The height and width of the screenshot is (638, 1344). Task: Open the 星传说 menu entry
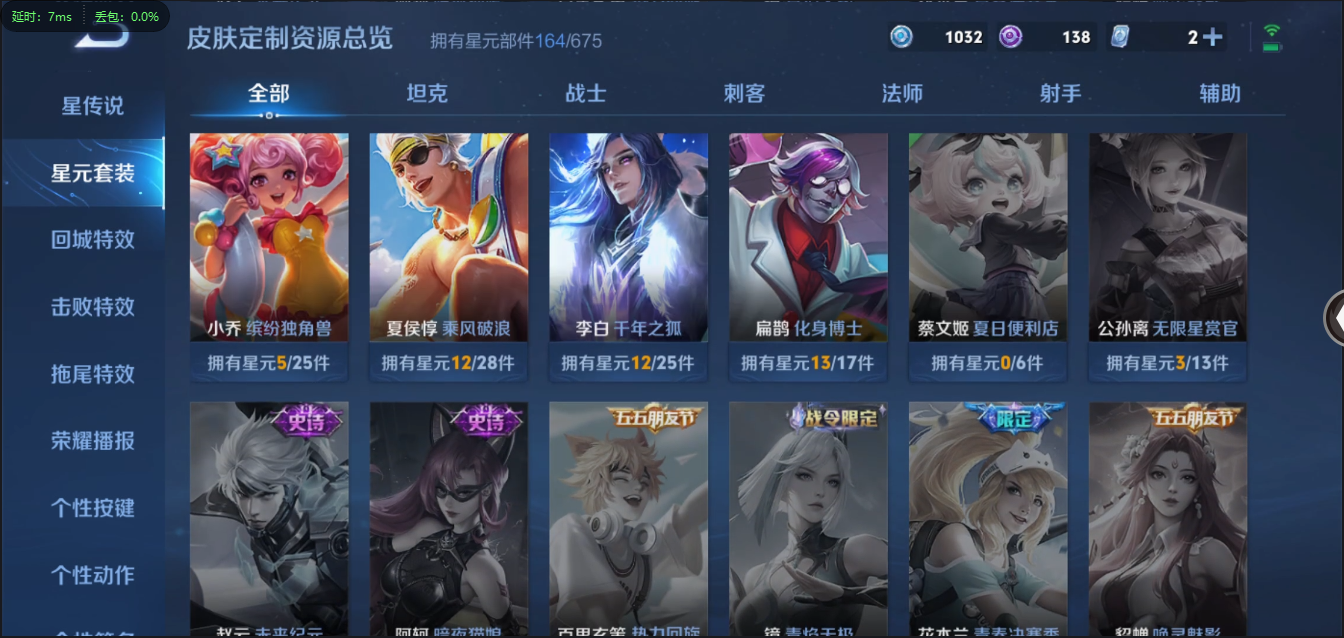pos(92,106)
